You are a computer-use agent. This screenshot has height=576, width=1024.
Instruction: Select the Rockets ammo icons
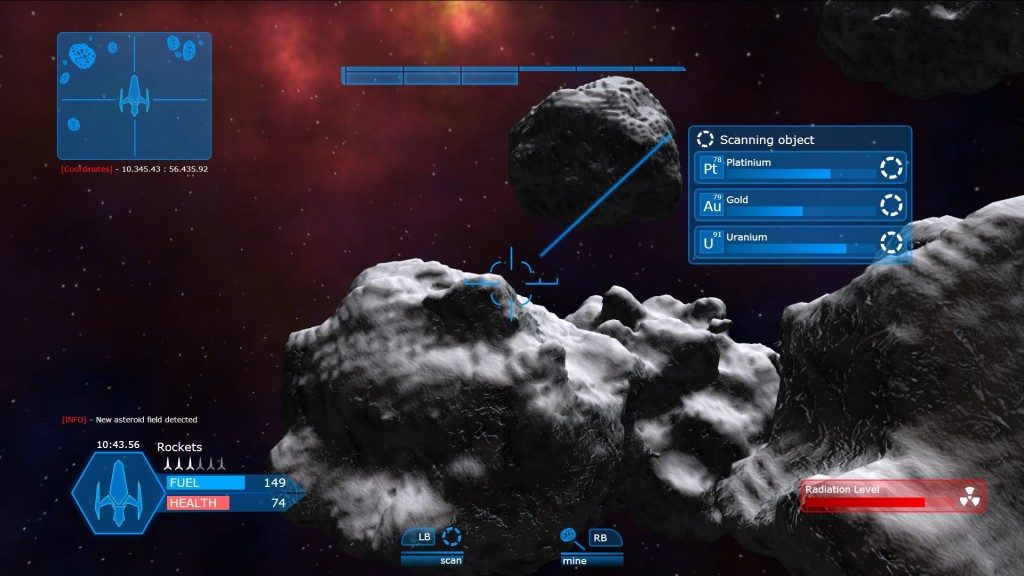(x=194, y=463)
